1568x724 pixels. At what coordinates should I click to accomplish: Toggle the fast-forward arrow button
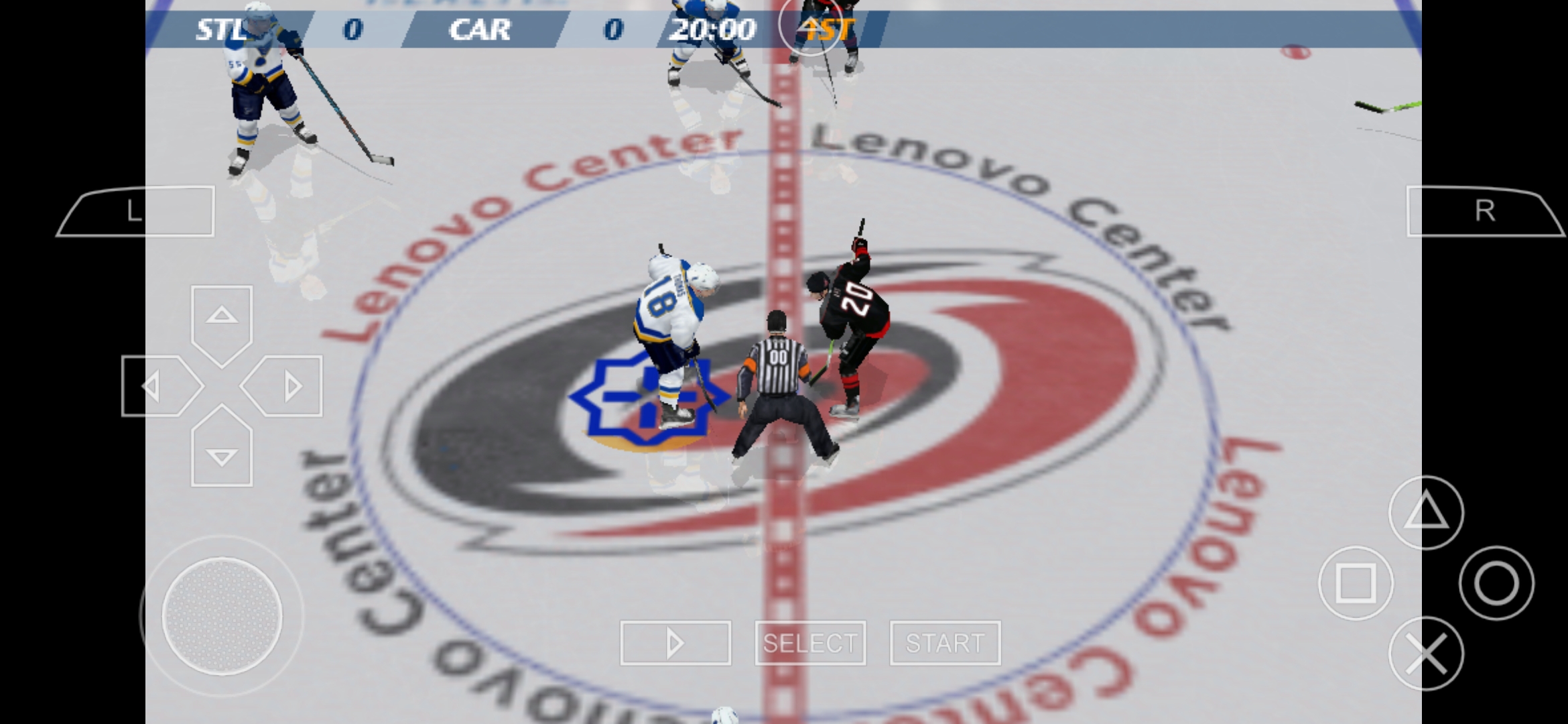pos(675,643)
